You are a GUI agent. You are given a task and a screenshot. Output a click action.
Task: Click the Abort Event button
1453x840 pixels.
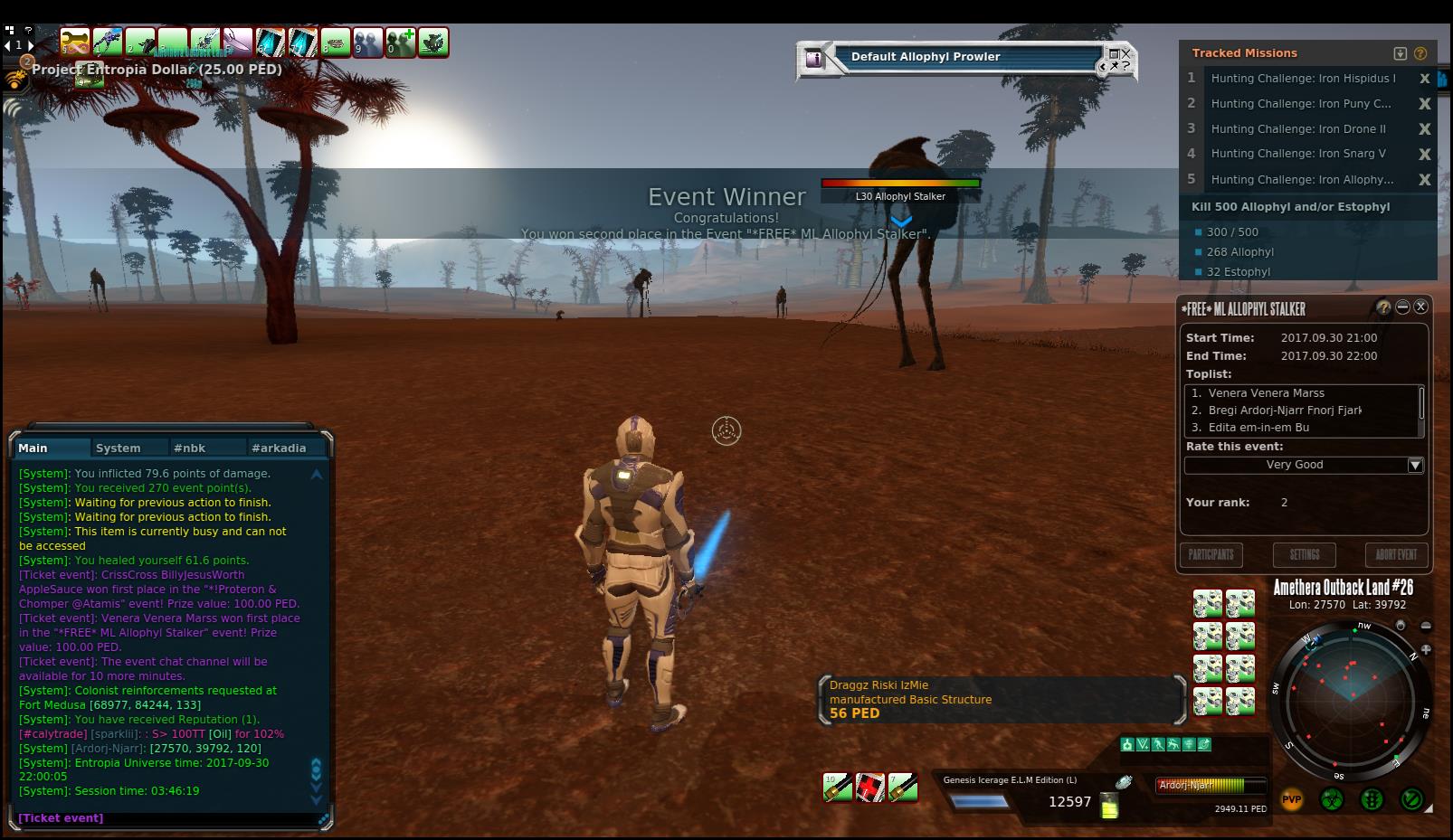(1396, 554)
